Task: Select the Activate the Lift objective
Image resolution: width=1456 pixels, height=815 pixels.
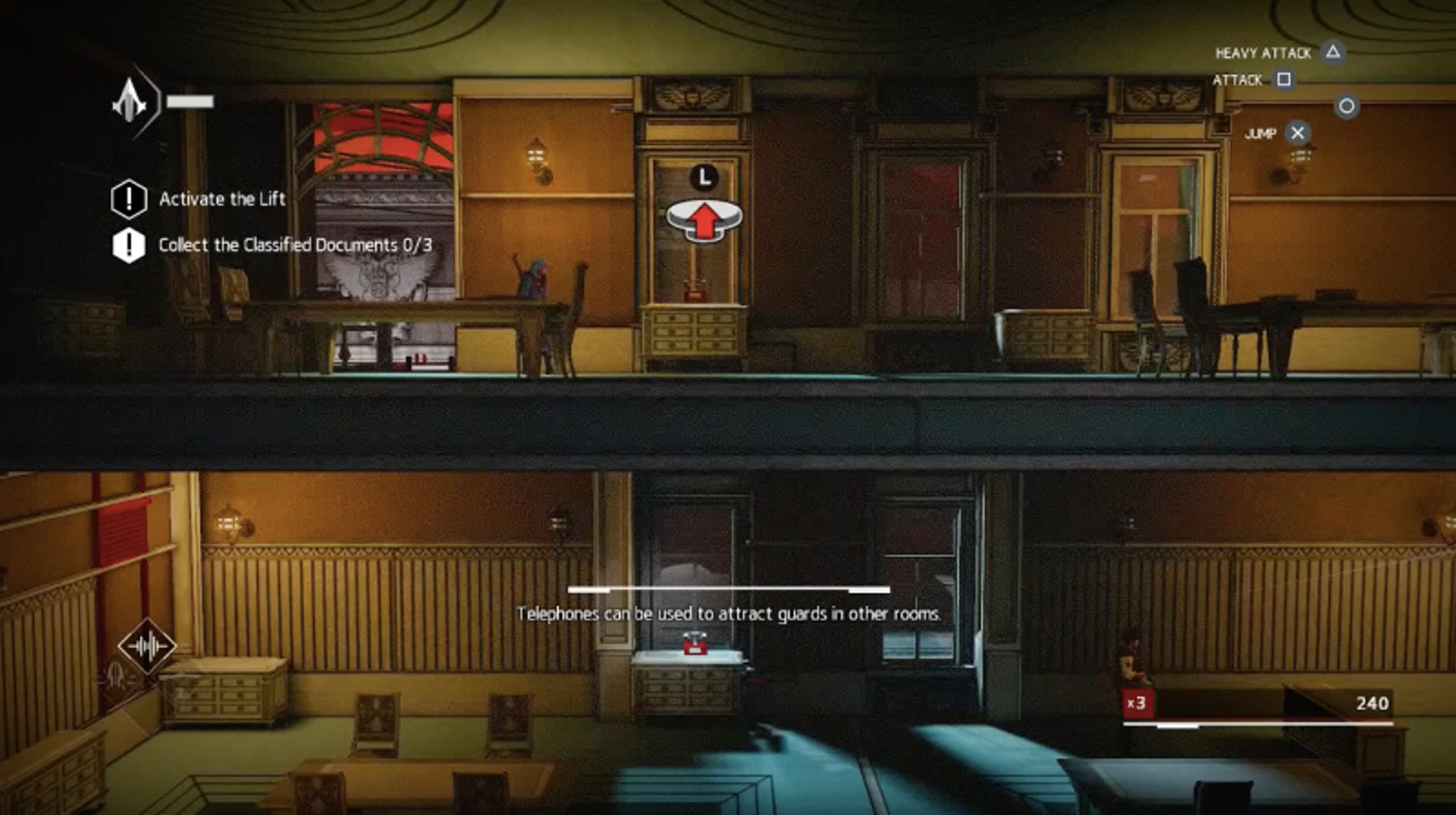Action: [x=221, y=199]
